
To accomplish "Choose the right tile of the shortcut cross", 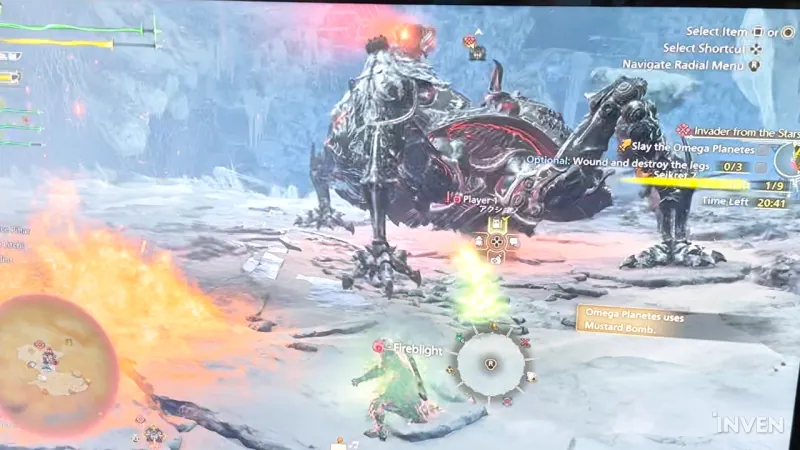I will coord(512,241).
